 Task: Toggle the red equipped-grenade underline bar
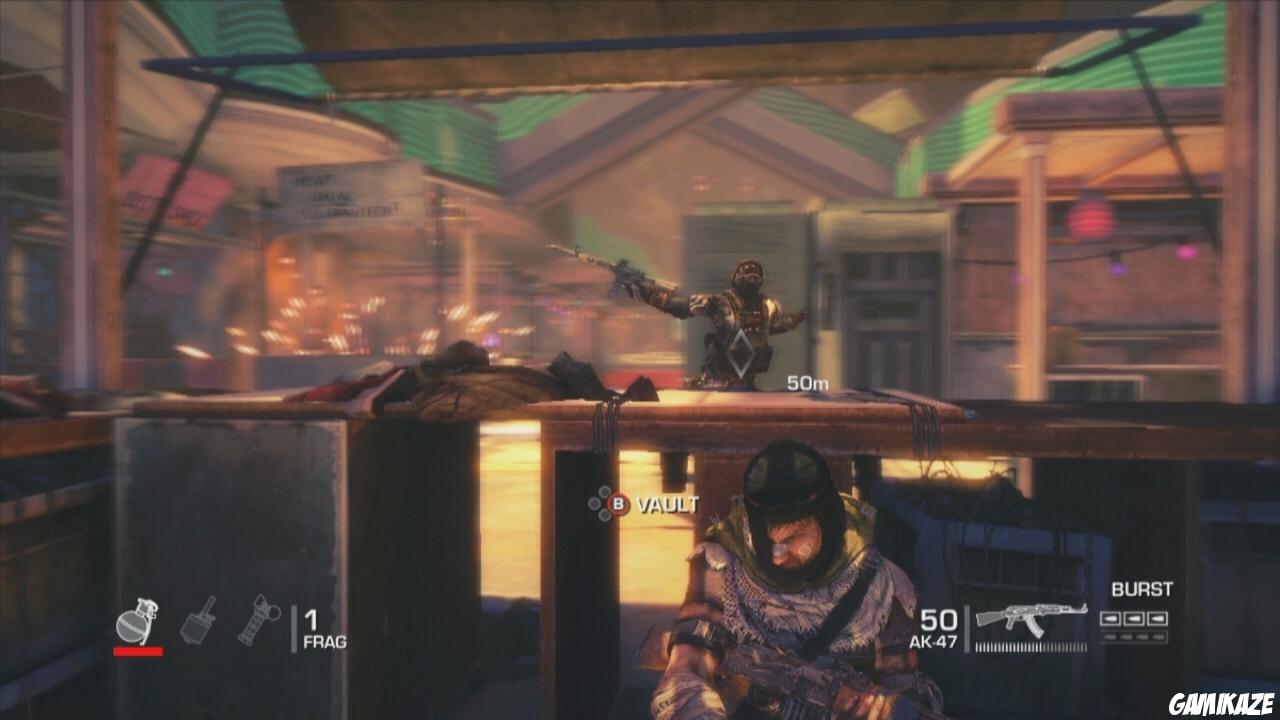tap(137, 650)
